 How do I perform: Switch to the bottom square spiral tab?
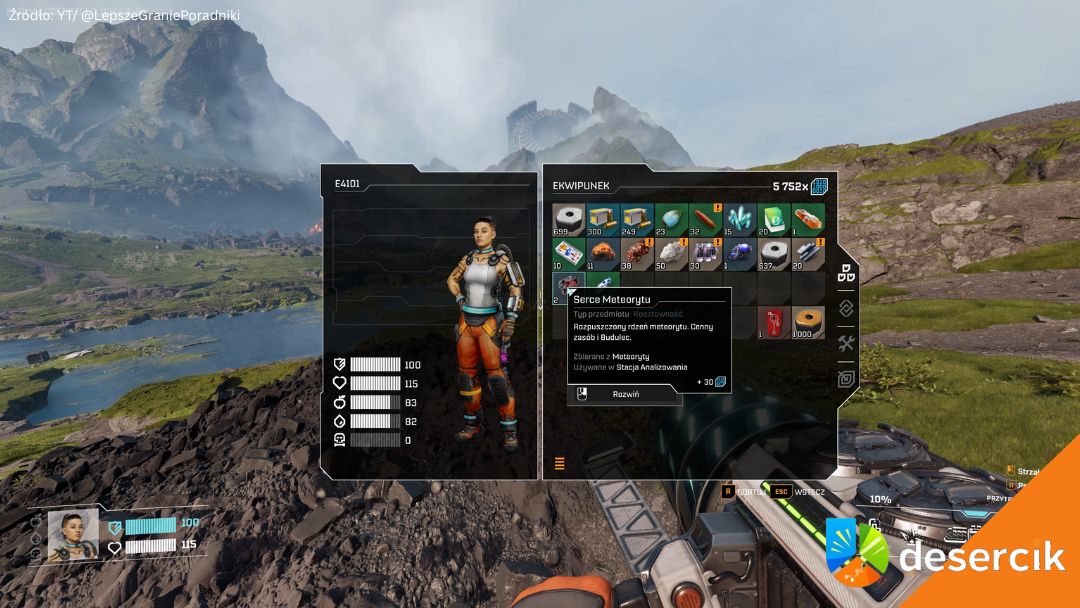[846, 378]
